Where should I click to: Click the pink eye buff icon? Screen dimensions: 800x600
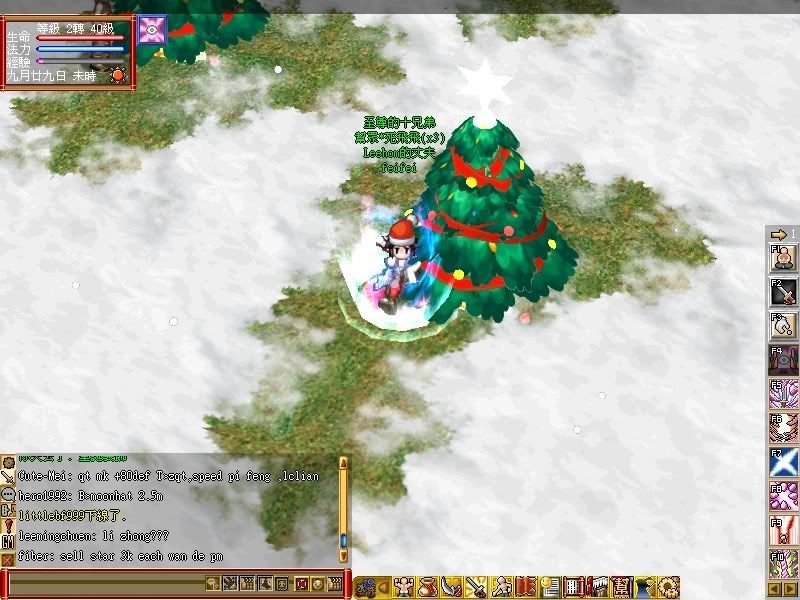(x=152, y=30)
